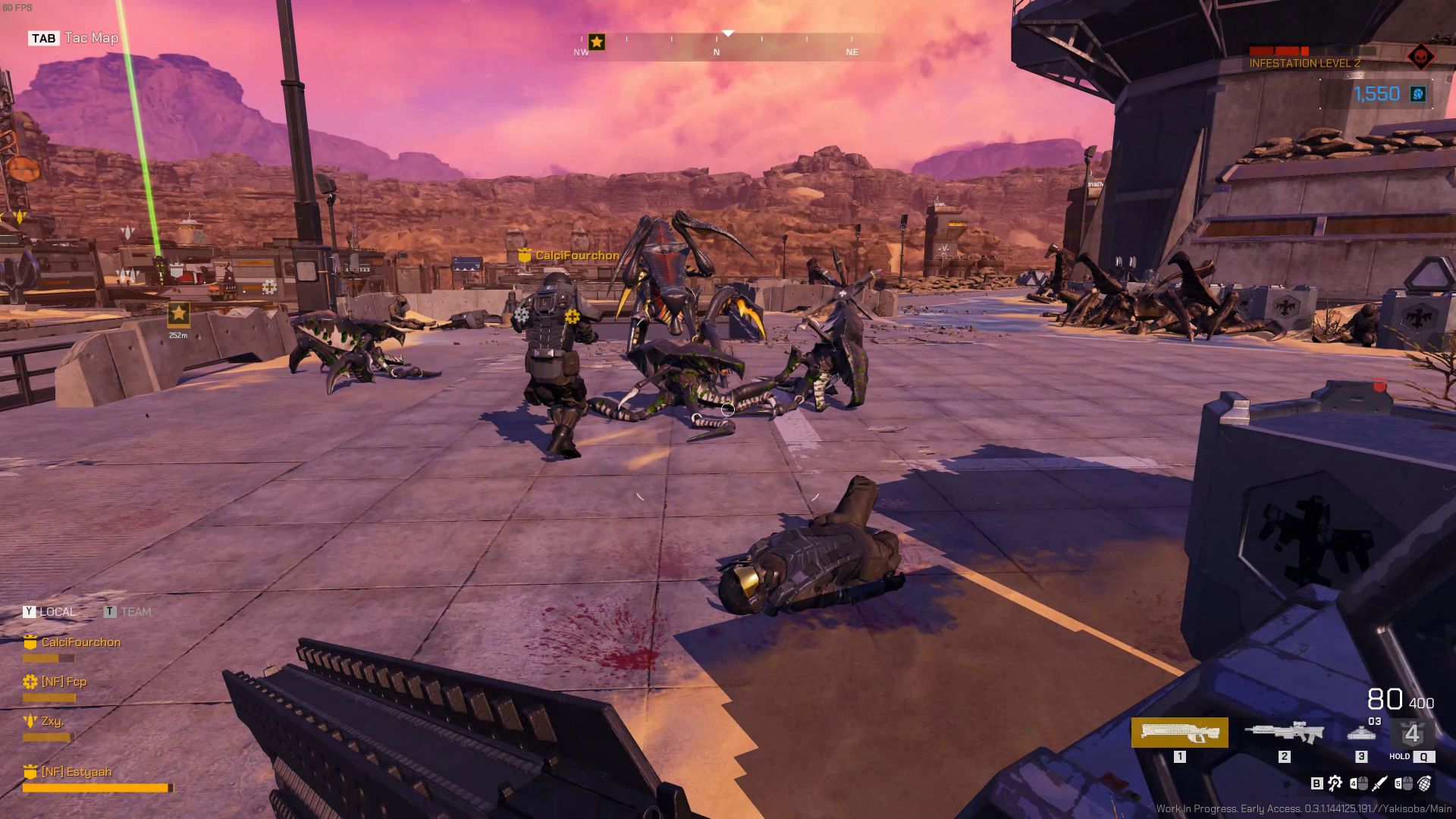Select the primary shotgun in weapon slot 1
The height and width of the screenshot is (819, 1456).
[x=1179, y=733]
